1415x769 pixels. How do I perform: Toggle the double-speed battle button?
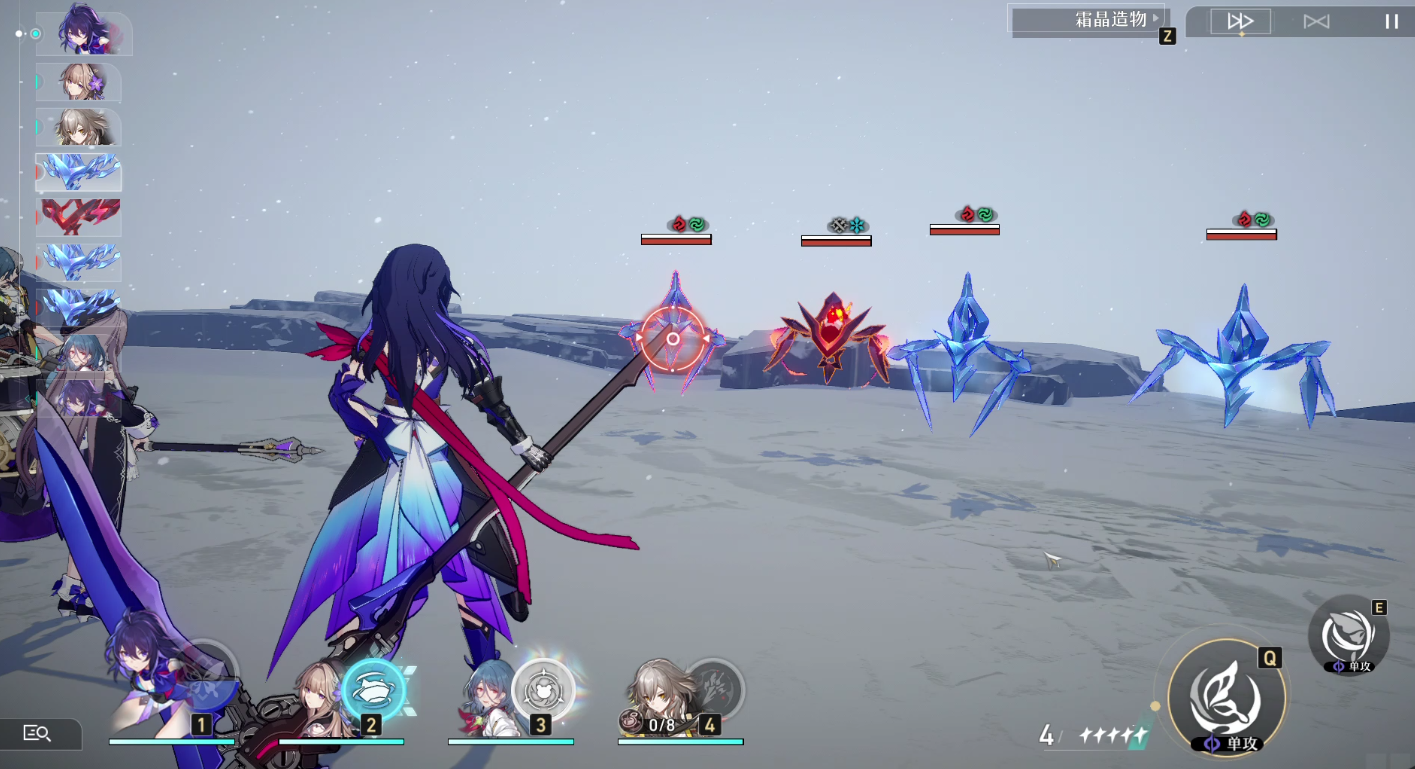coord(1241,21)
